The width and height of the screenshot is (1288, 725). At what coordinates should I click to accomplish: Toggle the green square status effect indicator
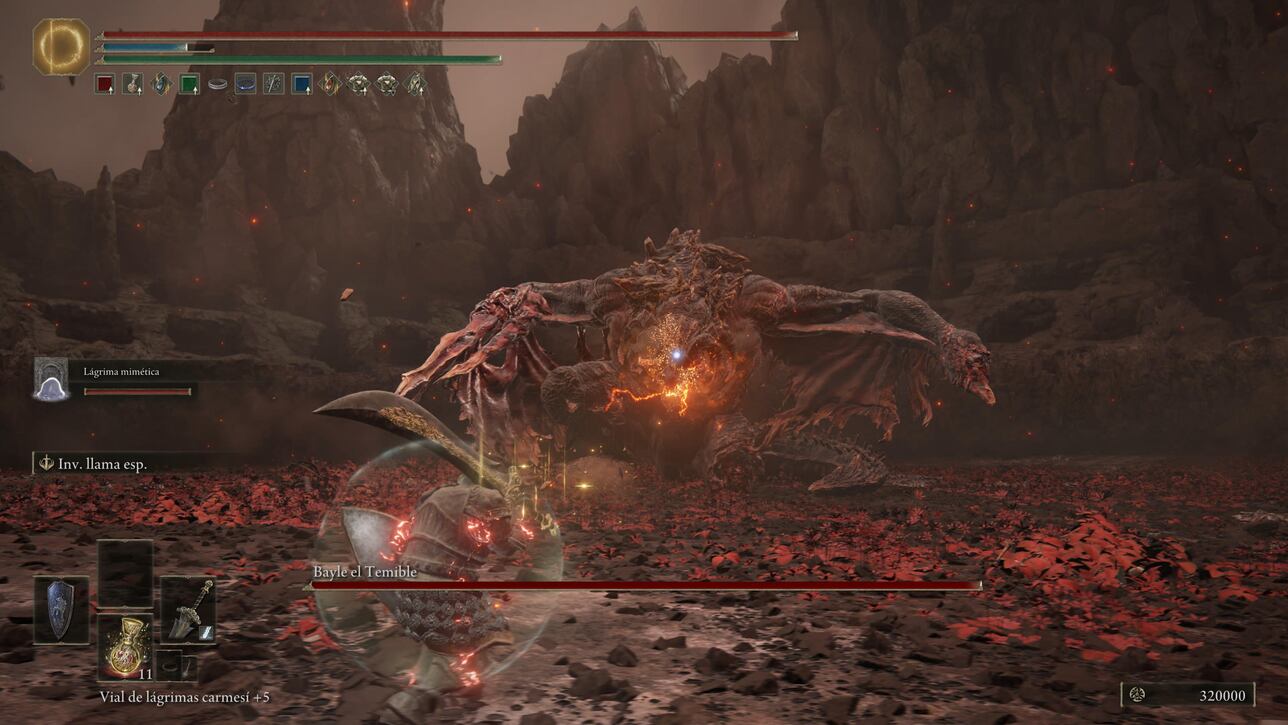pos(188,84)
